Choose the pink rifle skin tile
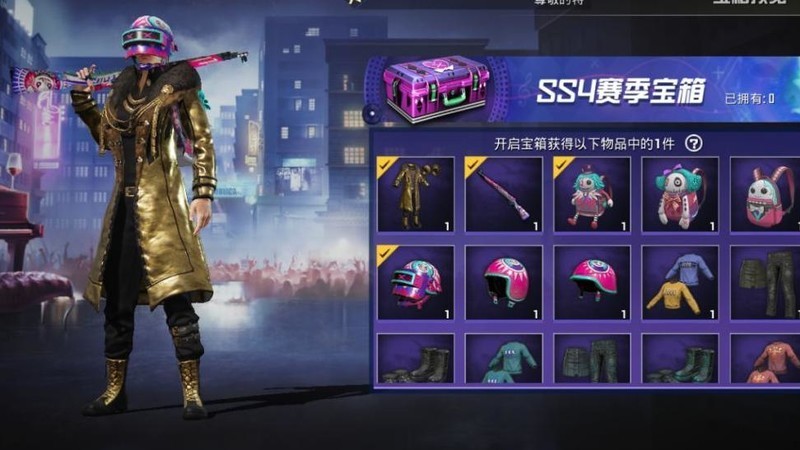The image size is (800, 450). [x=503, y=194]
